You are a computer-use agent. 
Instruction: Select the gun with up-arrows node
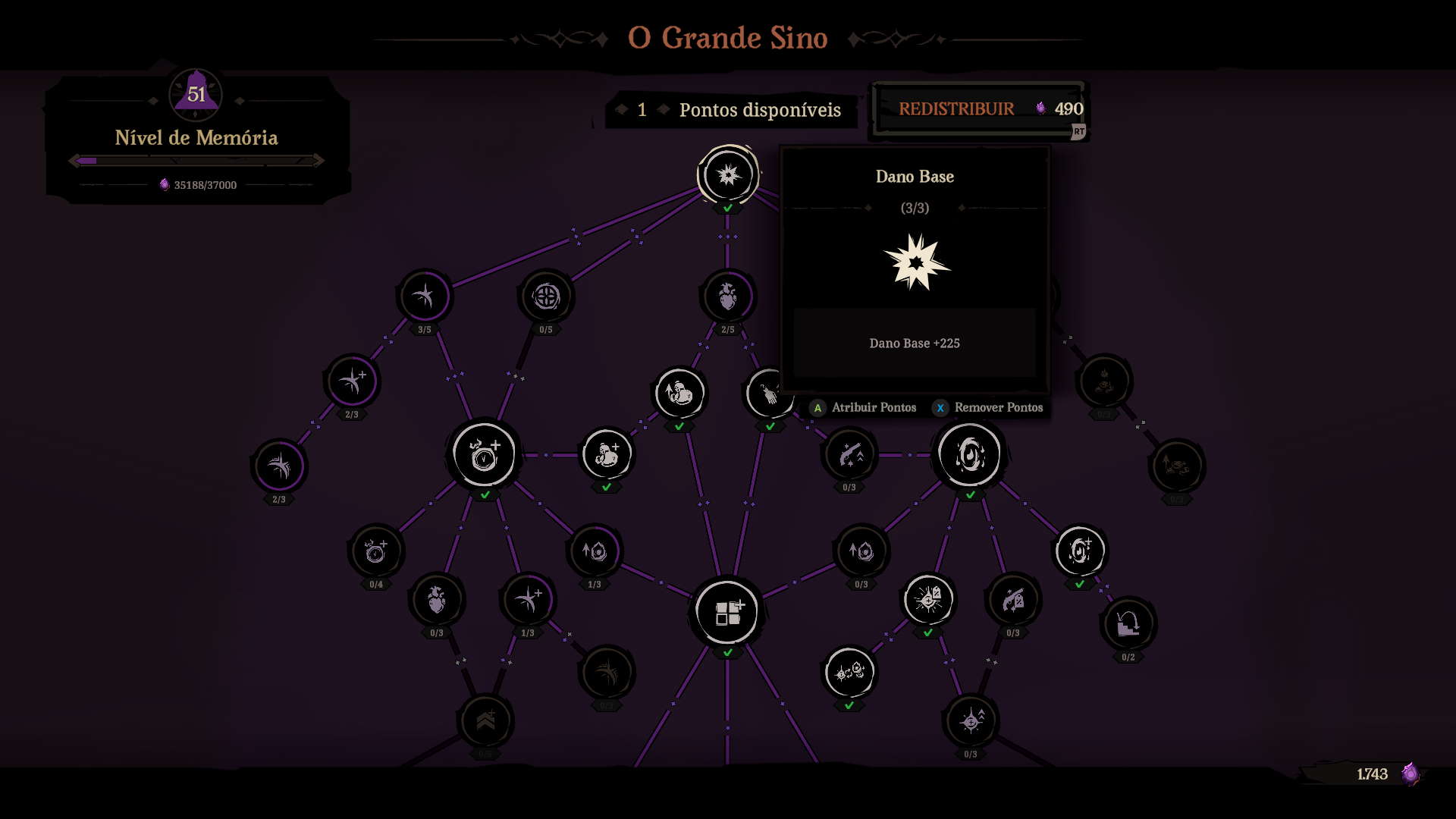click(x=849, y=455)
